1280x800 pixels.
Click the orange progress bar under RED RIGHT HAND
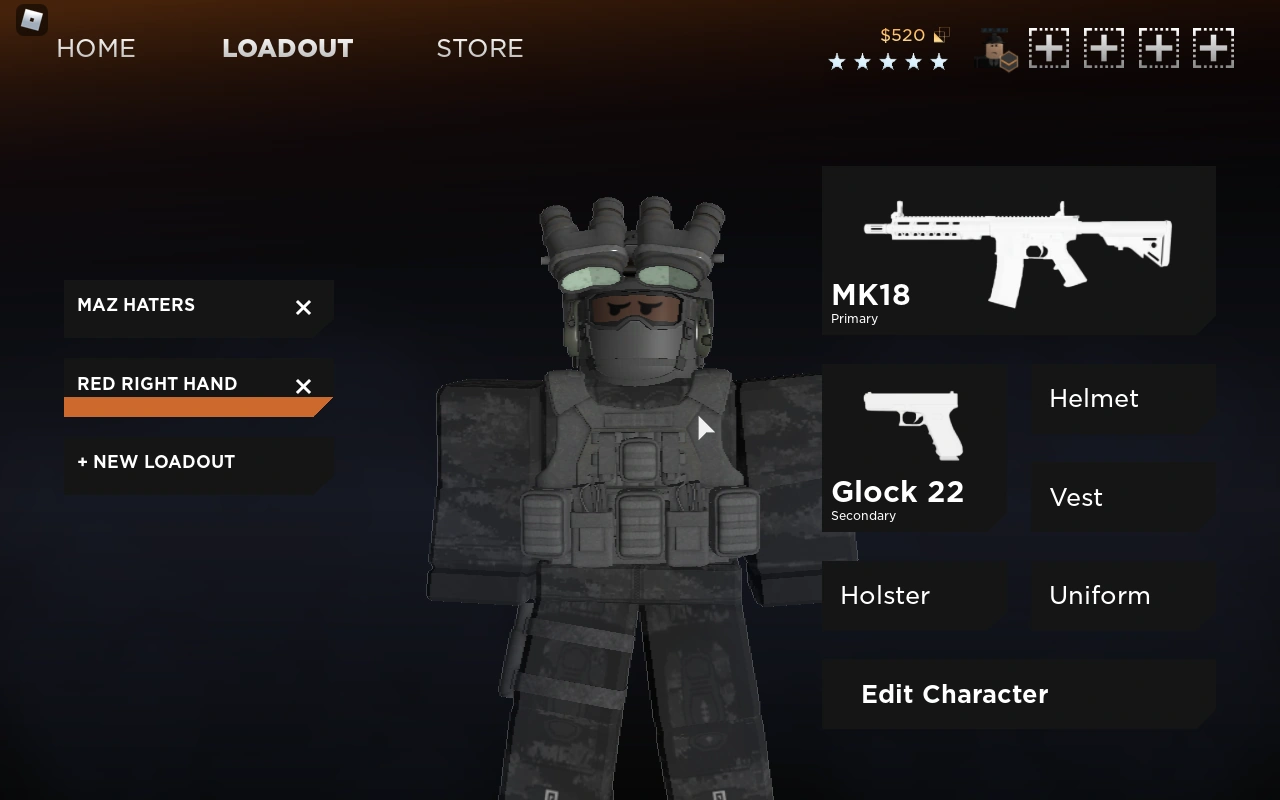190,406
